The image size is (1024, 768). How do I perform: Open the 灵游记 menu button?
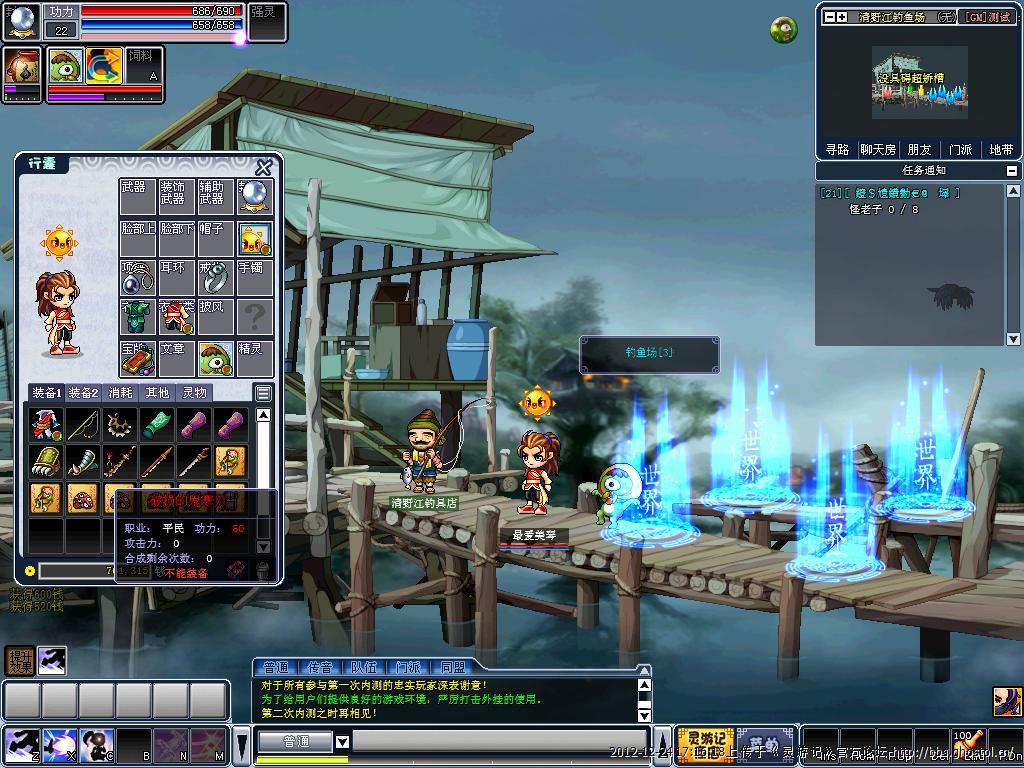point(705,744)
